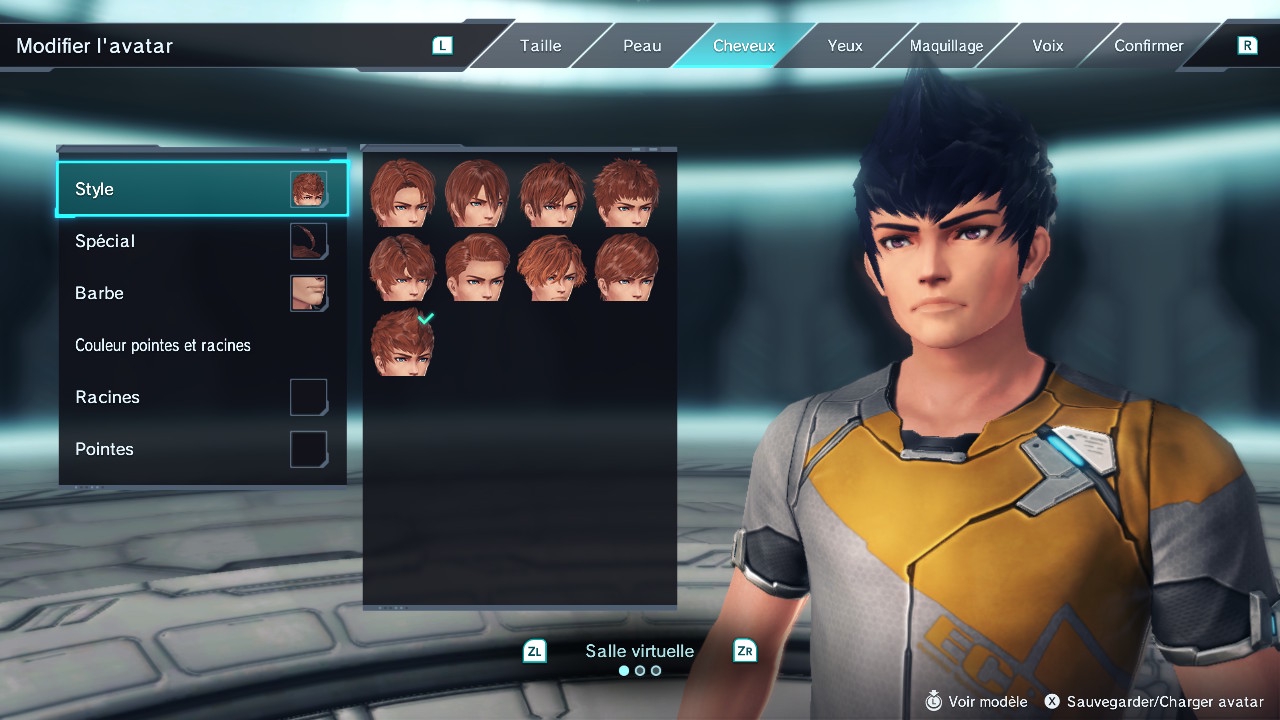Viewport: 1280px width, 720px height.
Task: Open the Voix tab
Action: tap(1048, 46)
